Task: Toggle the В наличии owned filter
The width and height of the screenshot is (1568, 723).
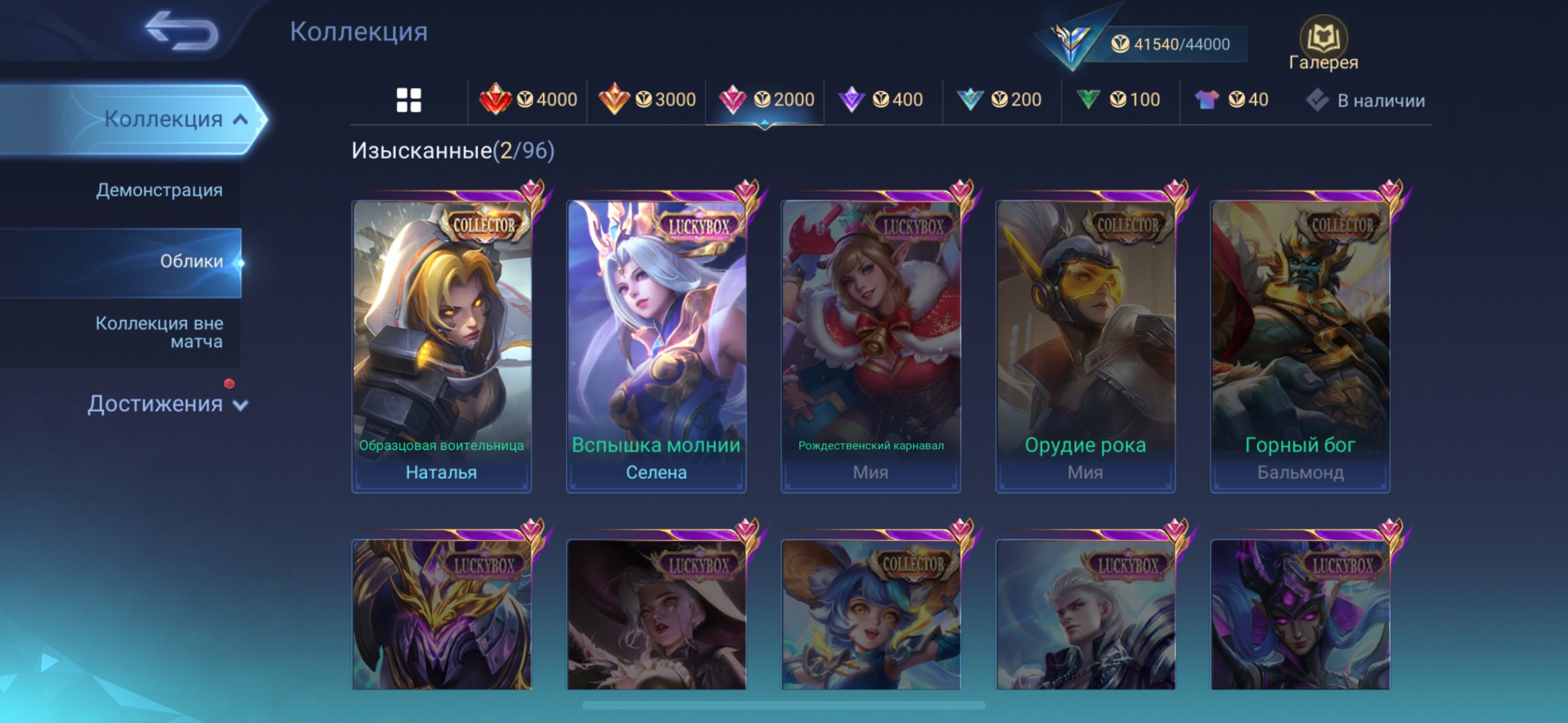Action: pyautogui.click(x=1366, y=100)
